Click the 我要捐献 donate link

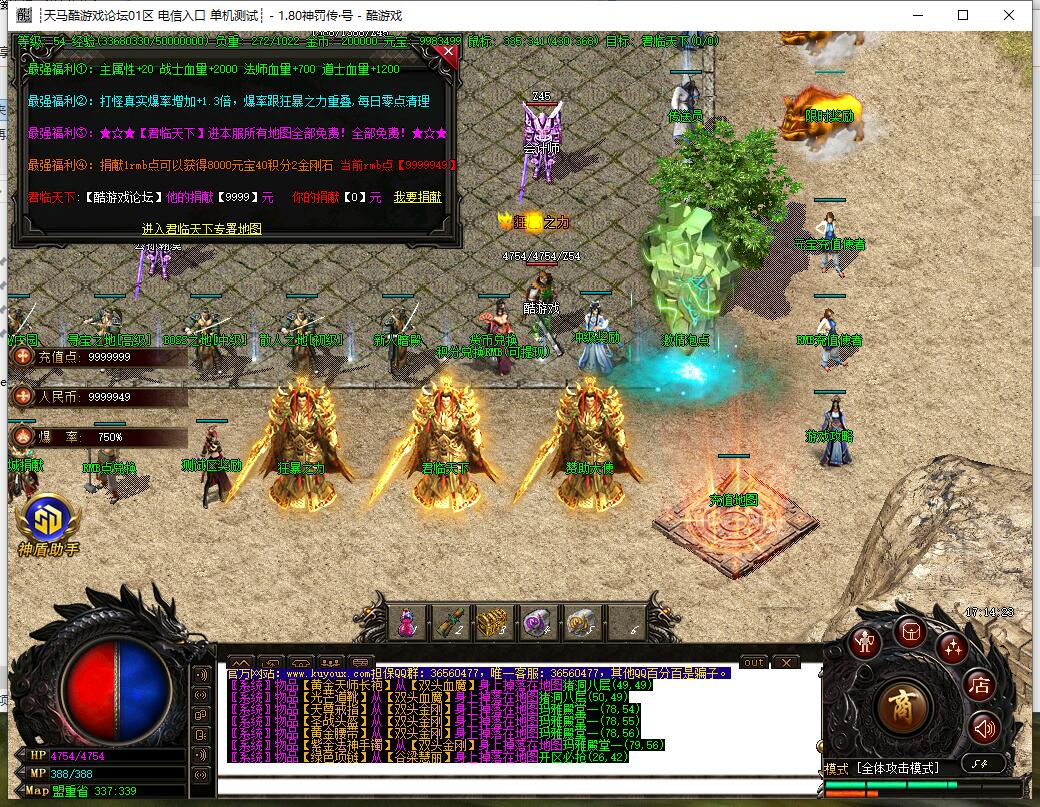(417, 198)
